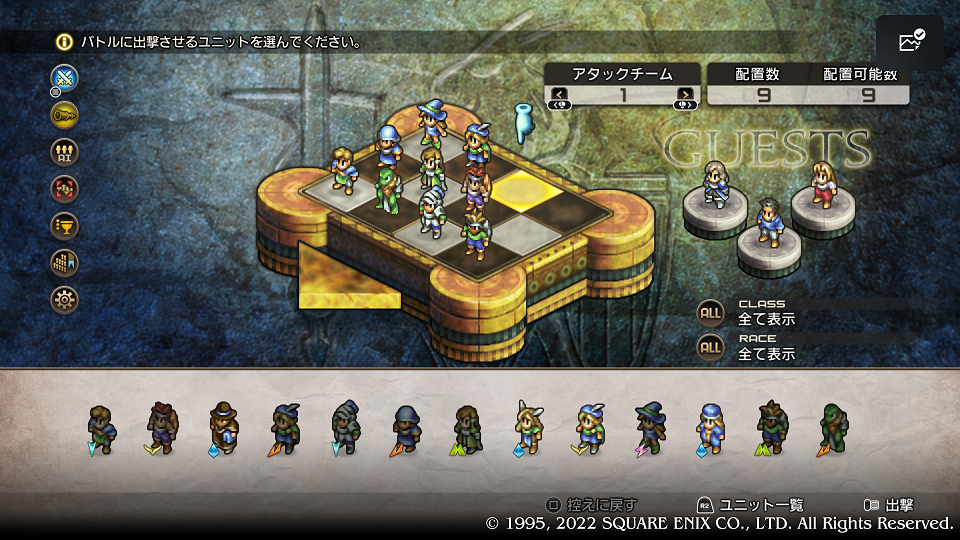The image size is (960, 540).
Task: Click the red arrows rearrange icon
Action: [65, 188]
